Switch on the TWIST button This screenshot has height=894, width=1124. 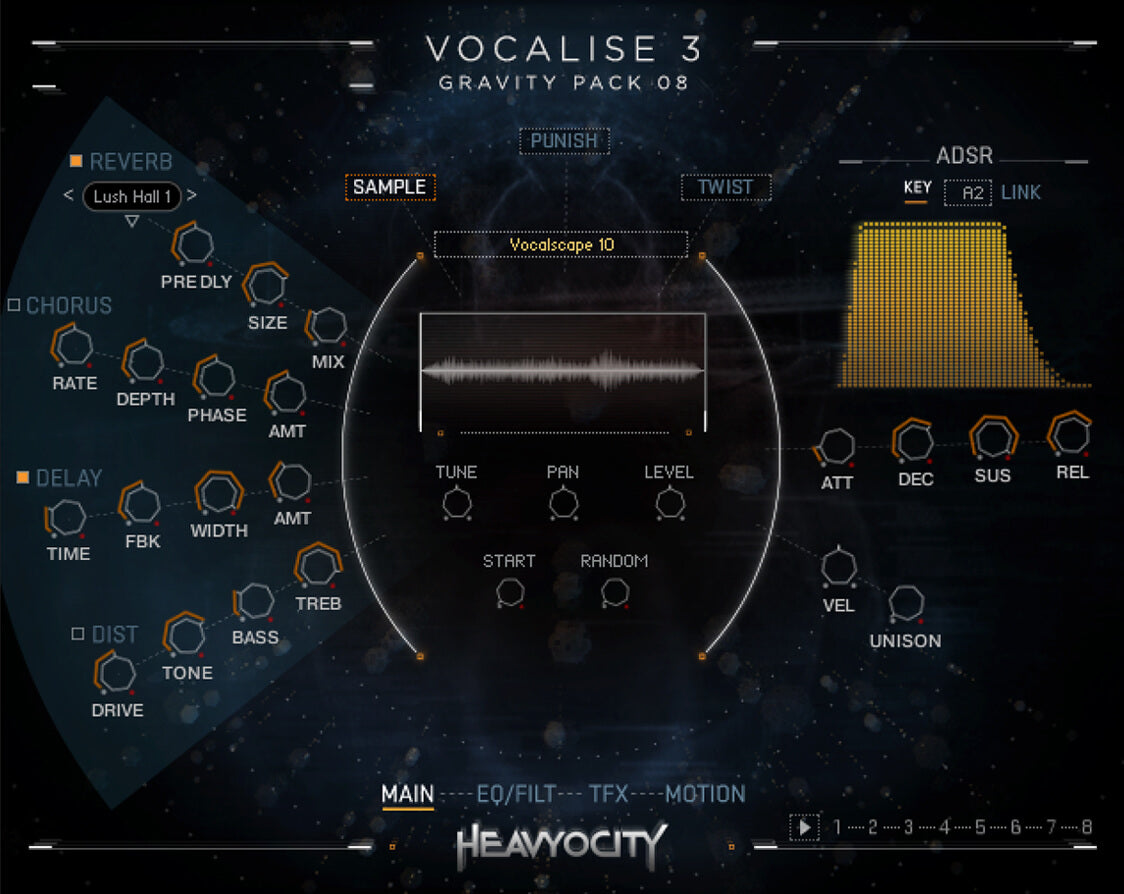pos(726,187)
